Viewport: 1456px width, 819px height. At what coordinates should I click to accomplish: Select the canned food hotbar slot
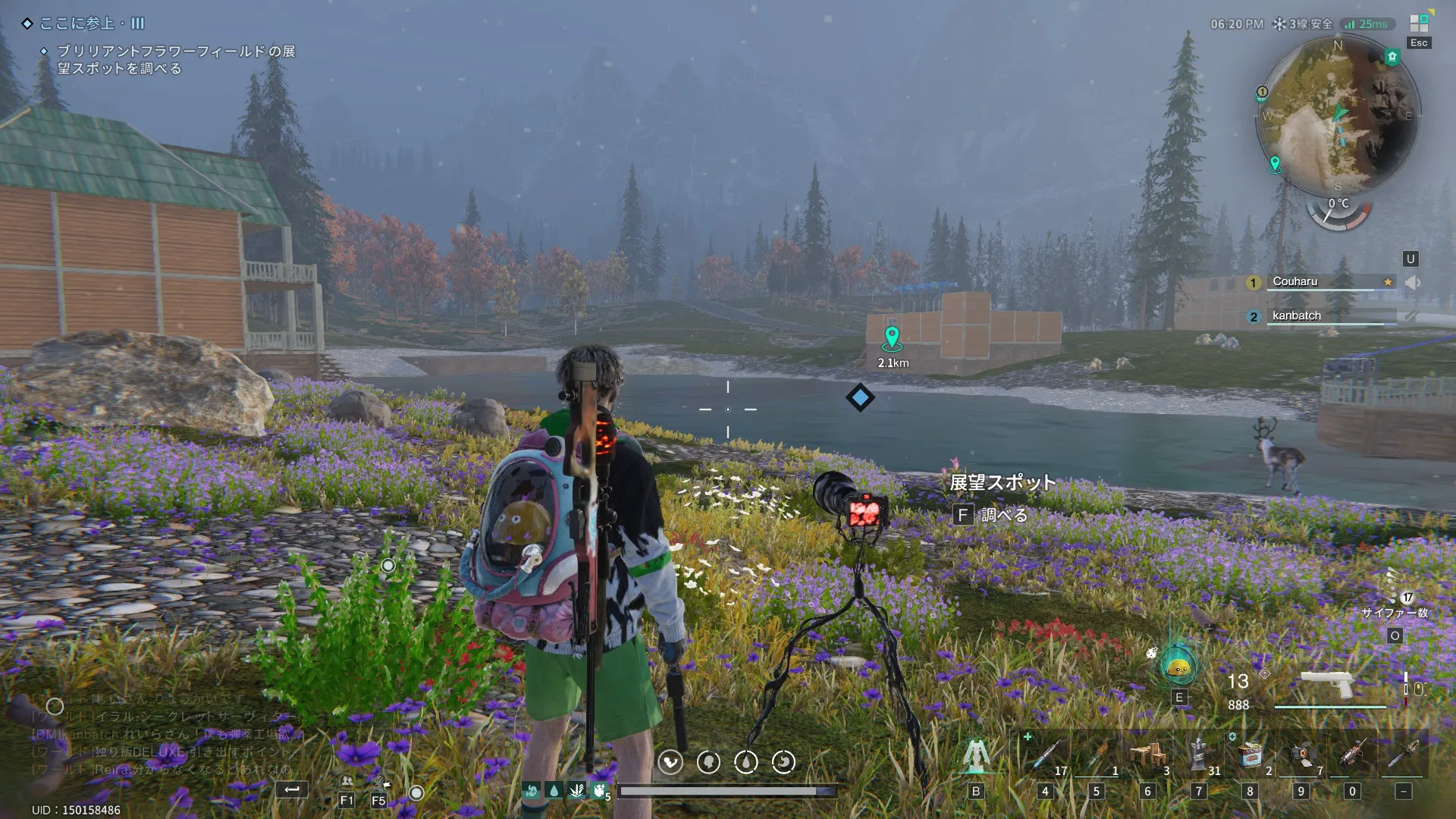(1250, 755)
